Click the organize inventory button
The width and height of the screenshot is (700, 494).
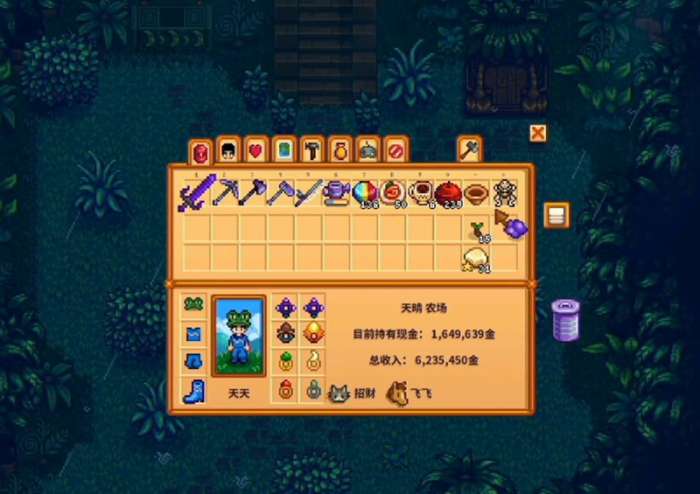coord(556,215)
